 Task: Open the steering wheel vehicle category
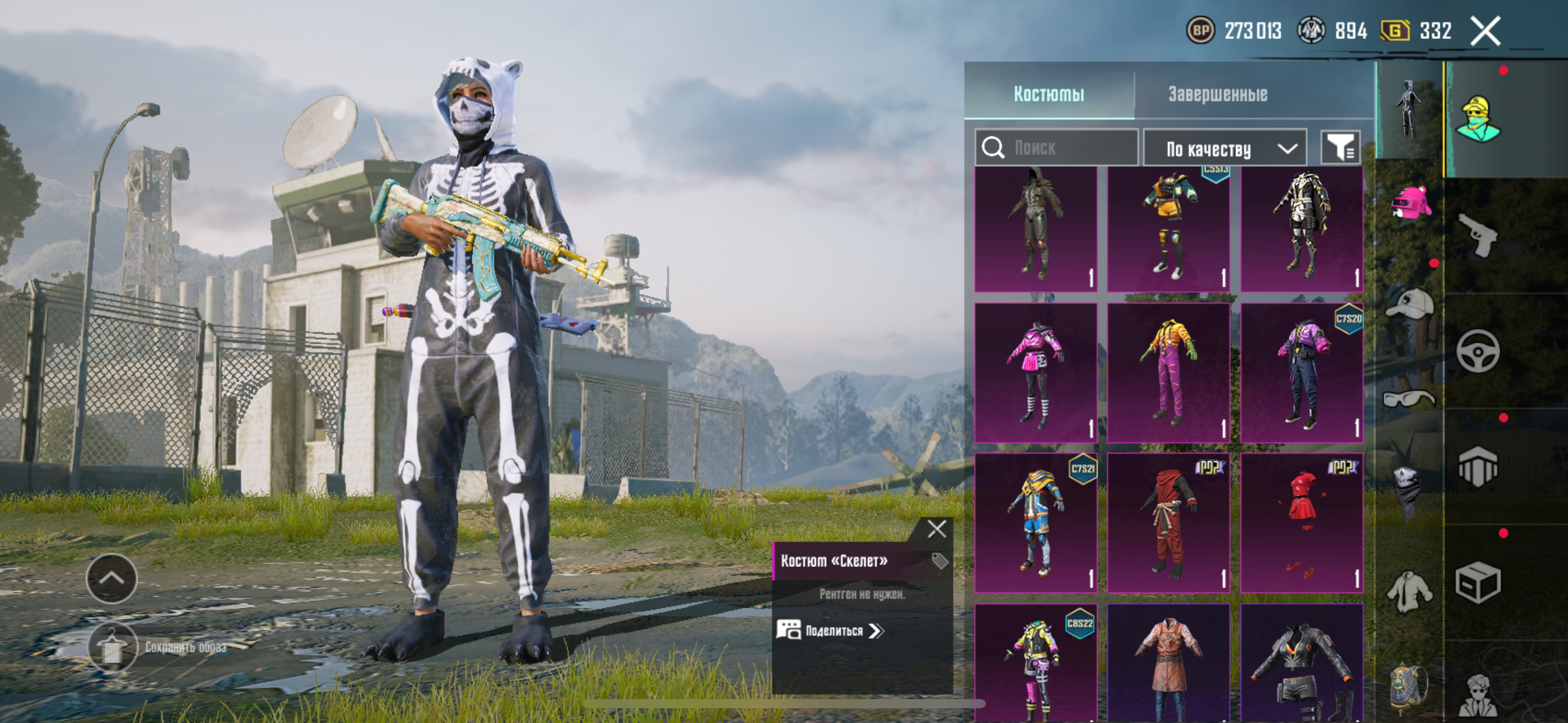point(1478,351)
